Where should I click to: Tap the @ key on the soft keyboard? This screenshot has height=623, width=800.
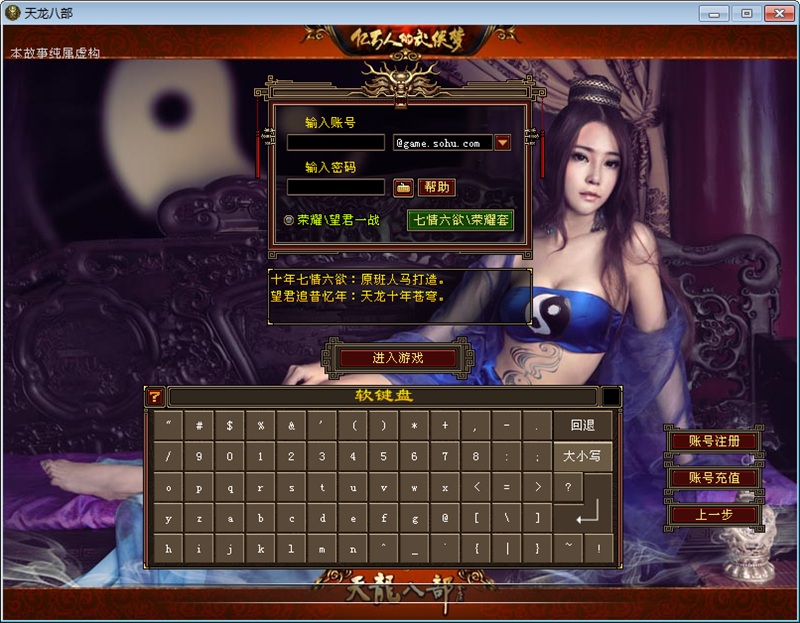tap(444, 519)
